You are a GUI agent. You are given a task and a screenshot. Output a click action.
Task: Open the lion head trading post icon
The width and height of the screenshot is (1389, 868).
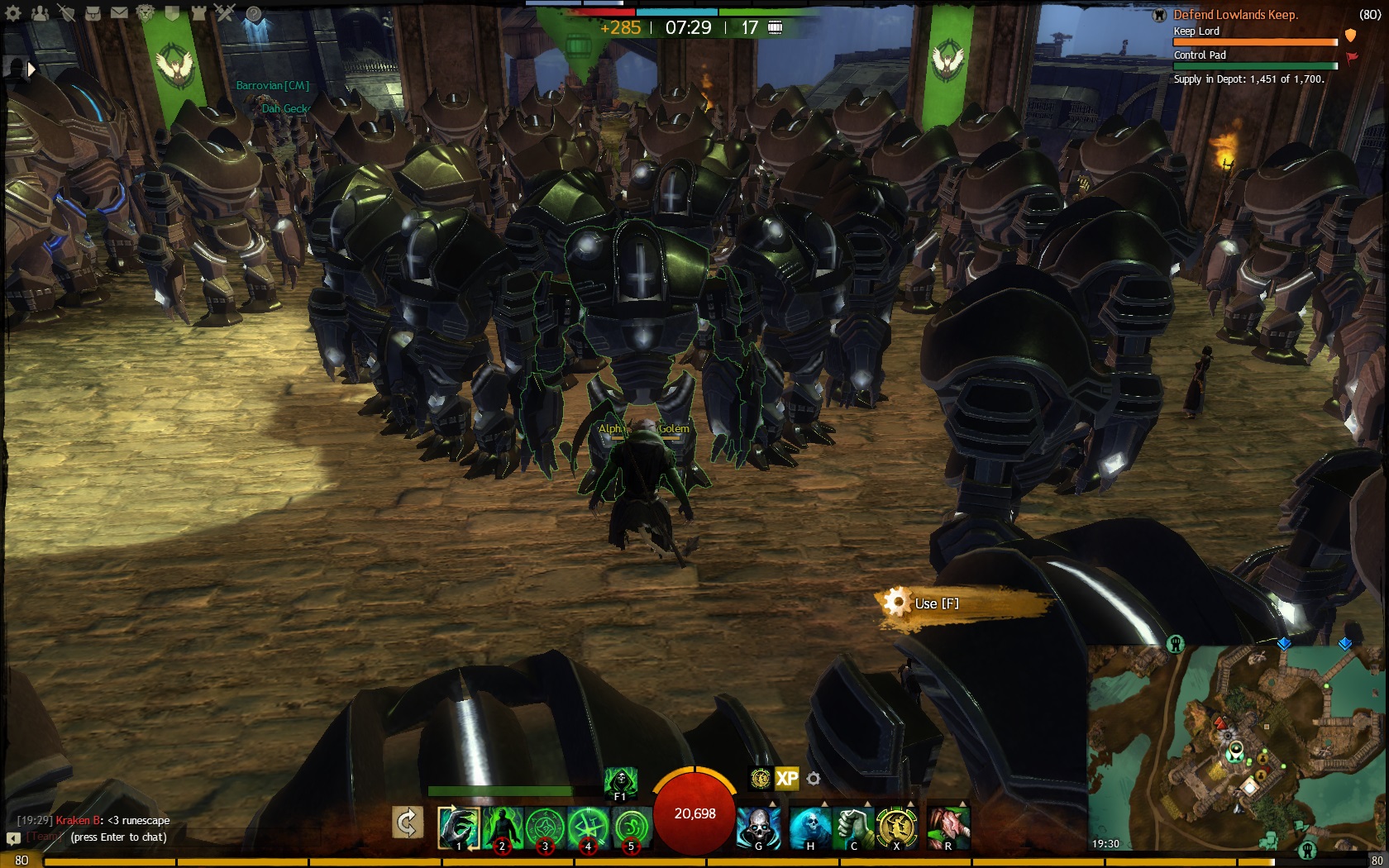(146, 13)
